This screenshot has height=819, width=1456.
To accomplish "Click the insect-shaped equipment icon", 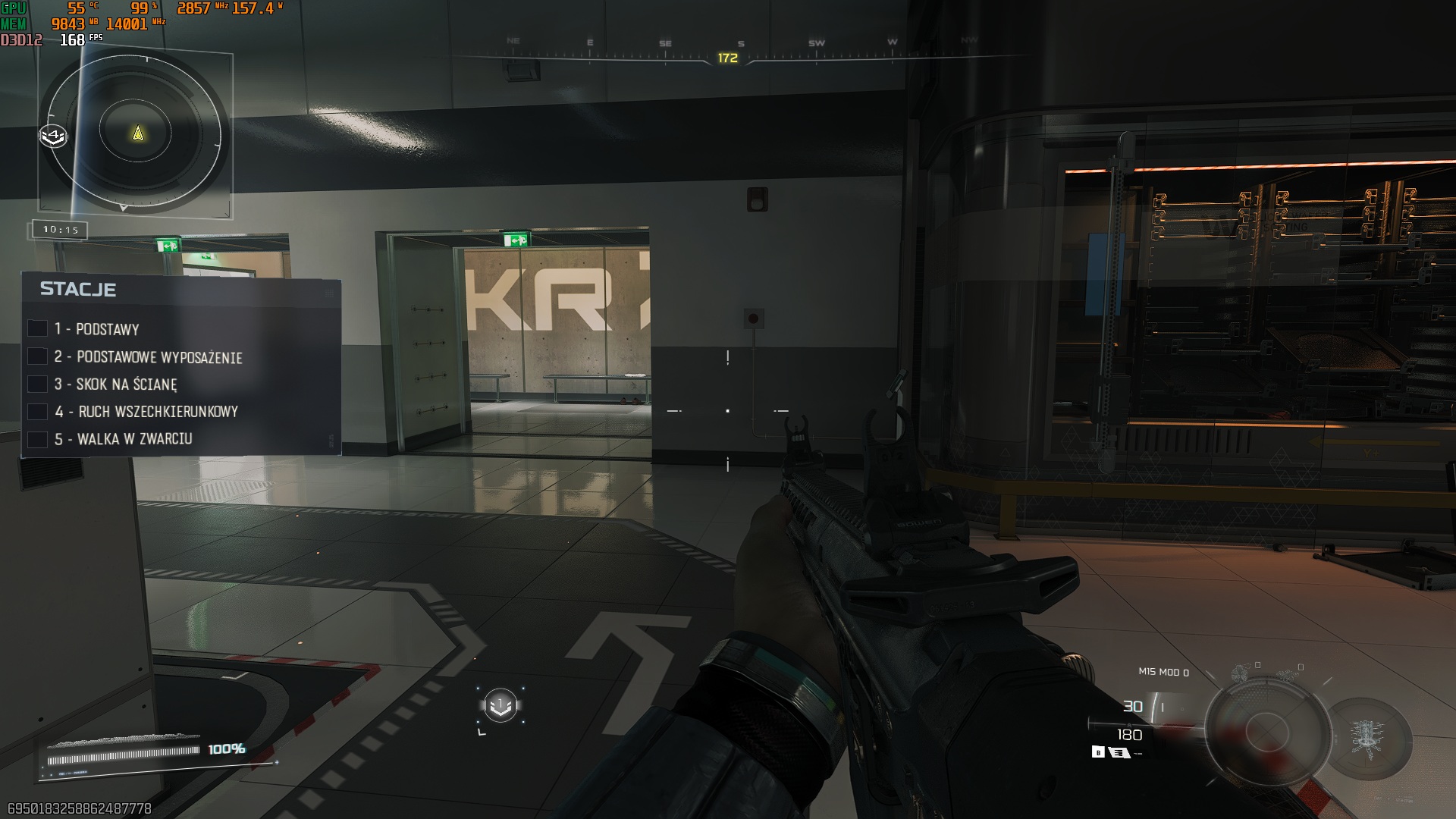I will click(x=1367, y=737).
